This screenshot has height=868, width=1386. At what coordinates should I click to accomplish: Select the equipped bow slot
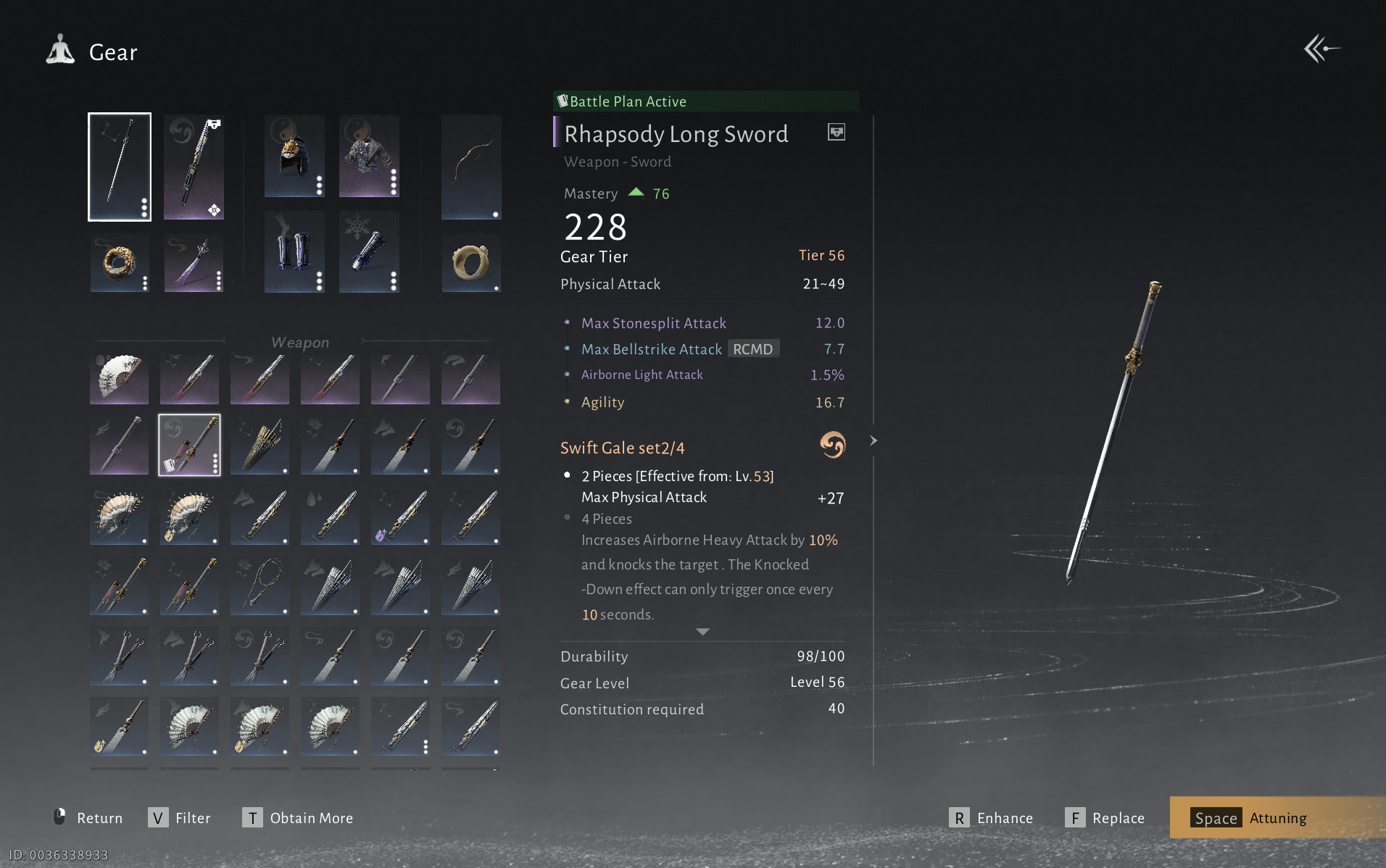tap(471, 167)
